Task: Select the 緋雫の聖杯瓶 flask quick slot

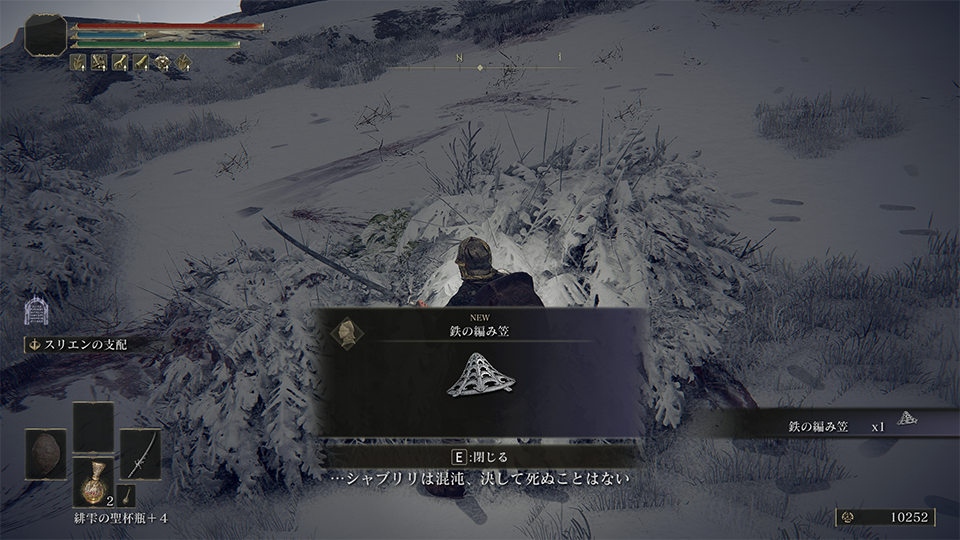Action: point(96,481)
